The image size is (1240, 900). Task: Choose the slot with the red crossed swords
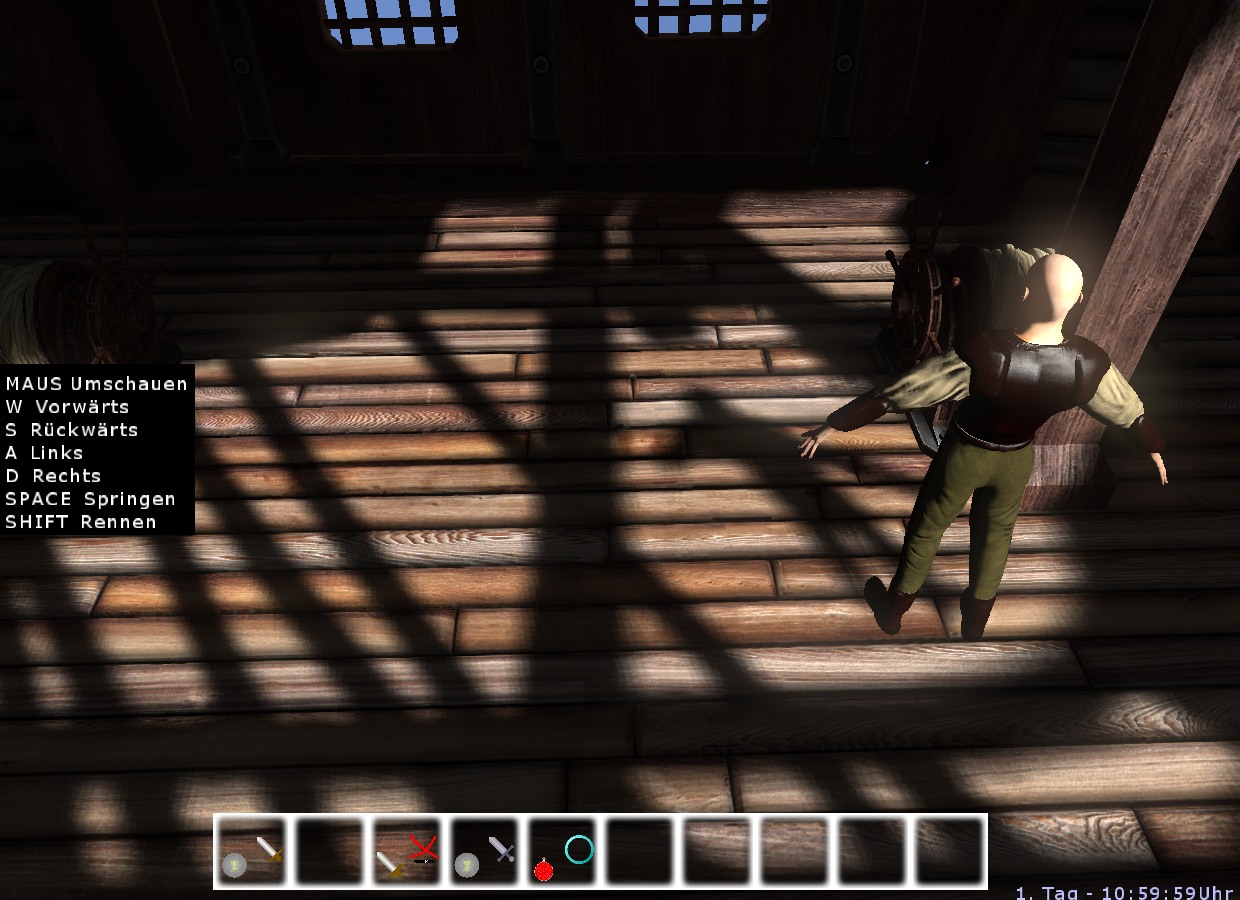tap(407, 851)
